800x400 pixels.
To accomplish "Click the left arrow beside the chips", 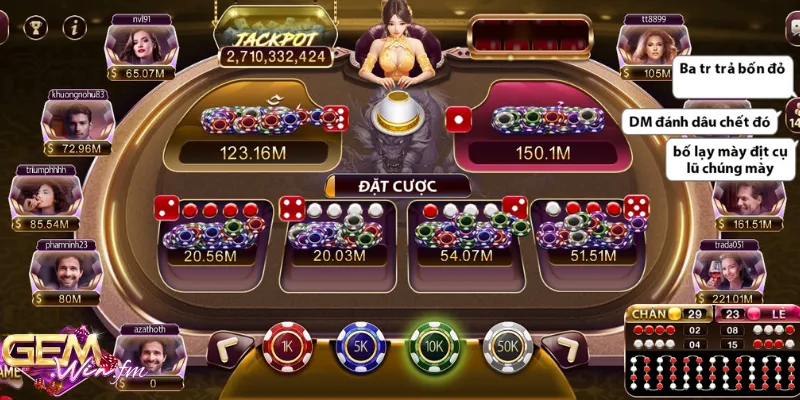I will [x=226, y=349].
